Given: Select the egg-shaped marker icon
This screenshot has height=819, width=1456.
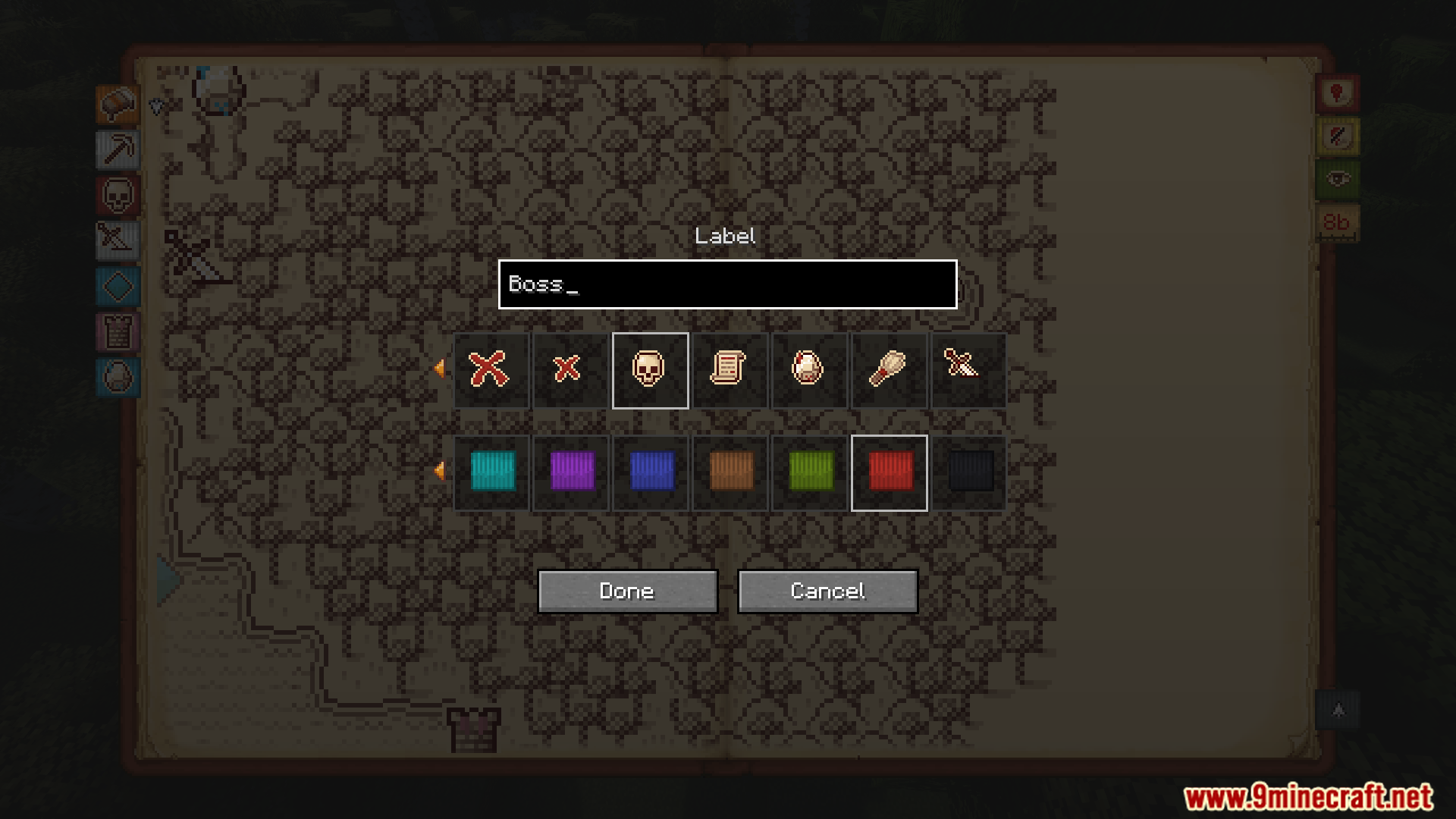Looking at the screenshot, I should point(809,370).
